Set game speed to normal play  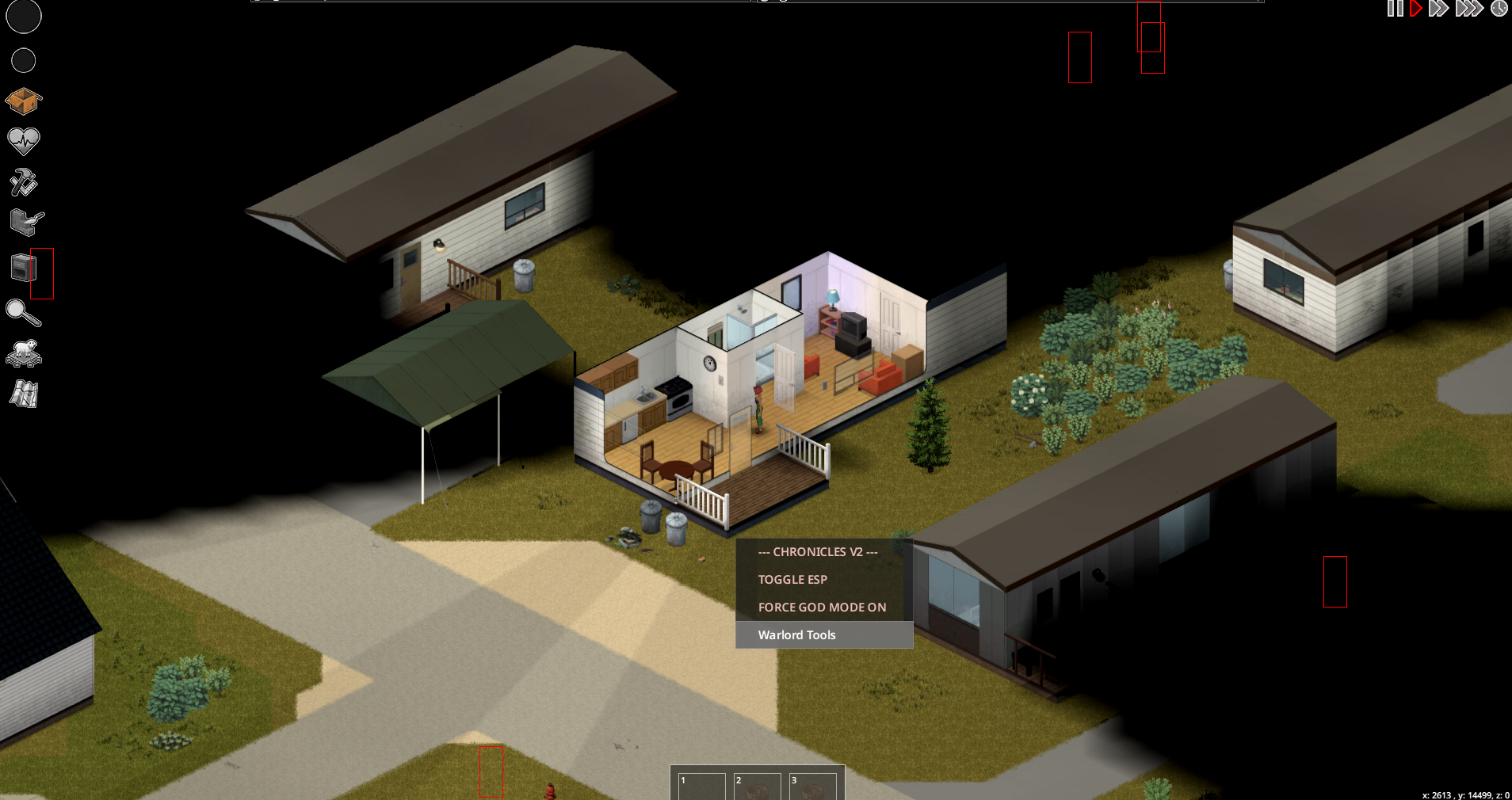pos(1416,9)
